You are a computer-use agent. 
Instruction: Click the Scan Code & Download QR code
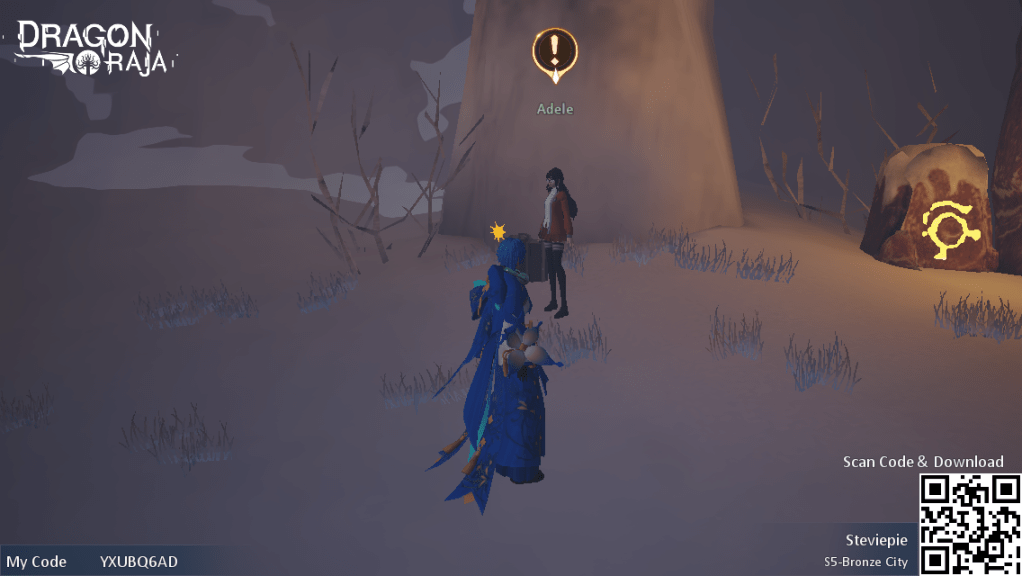coord(969,524)
